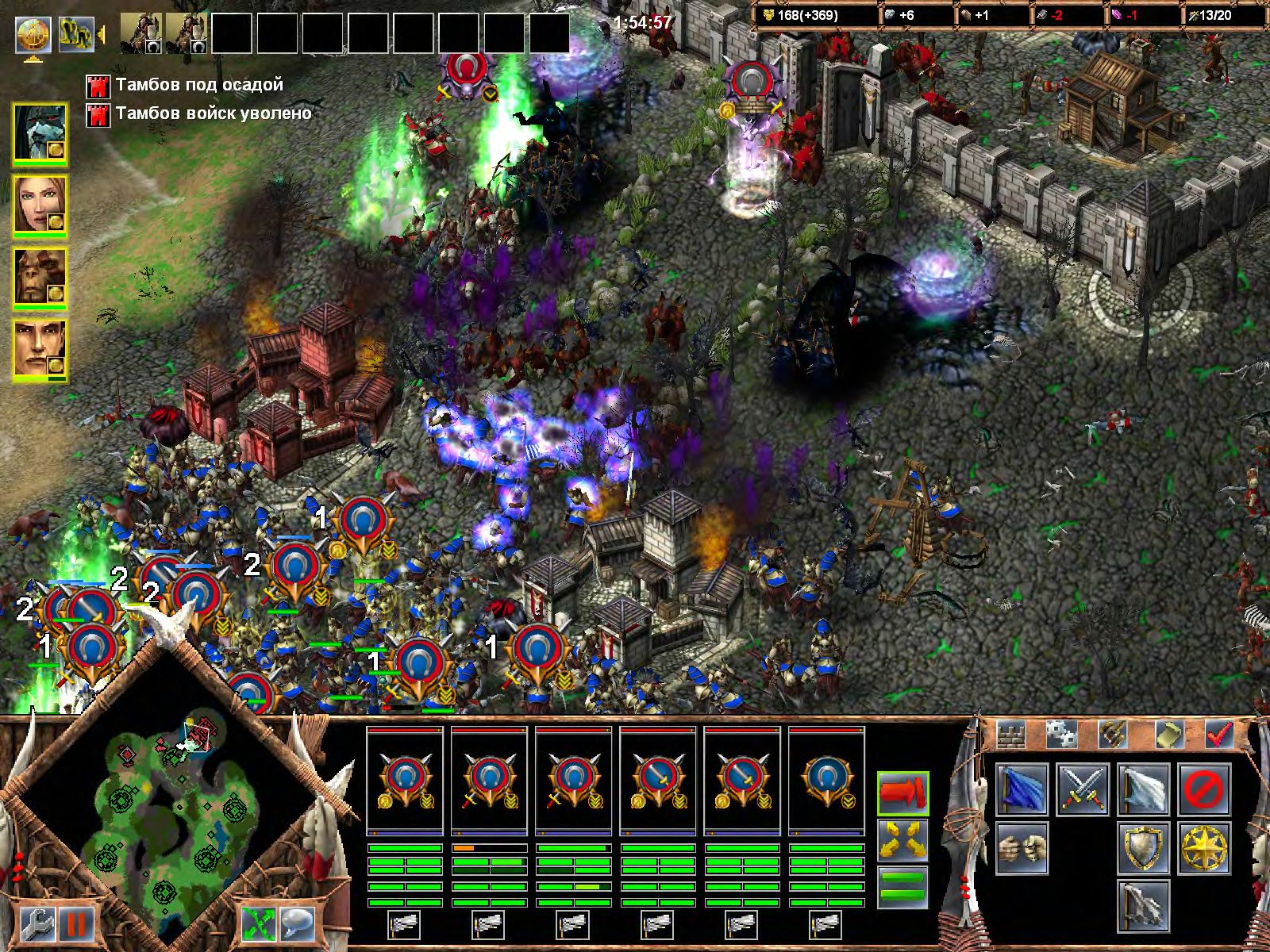Click the red prohibition stop command
The height and width of the screenshot is (952, 1270).
[x=1204, y=789]
